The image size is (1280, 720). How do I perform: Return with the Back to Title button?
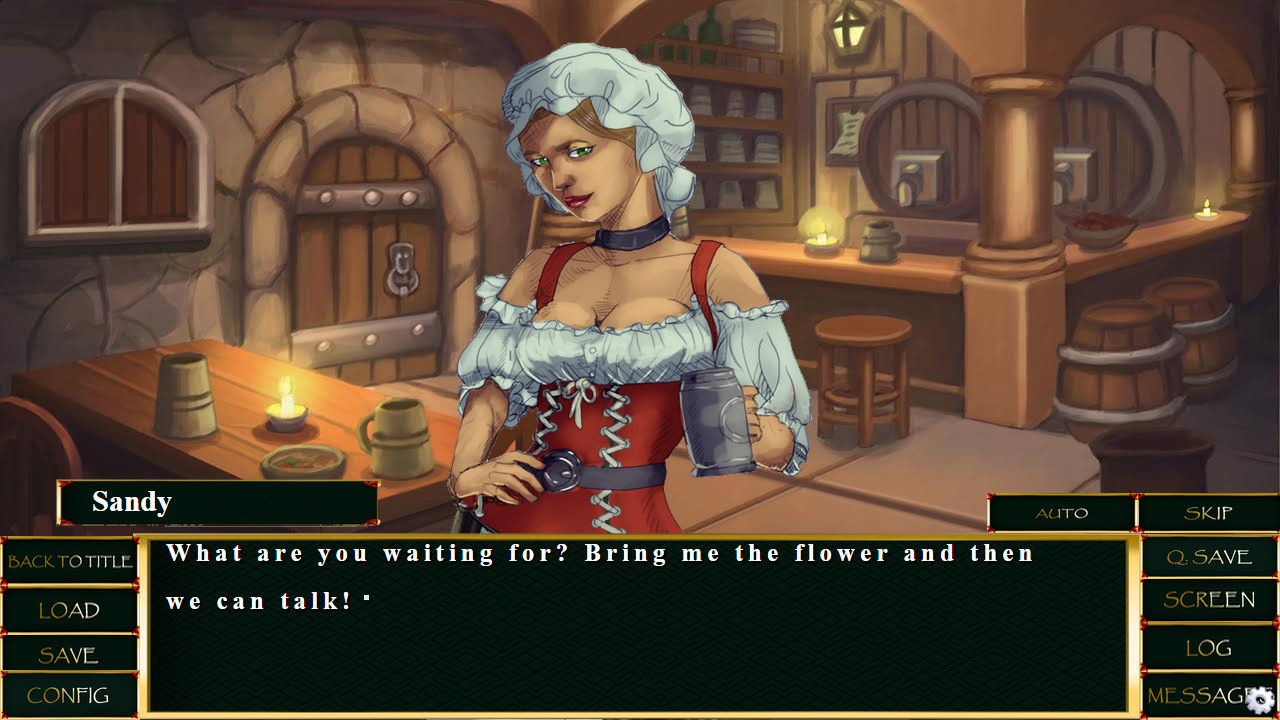(x=69, y=562)
